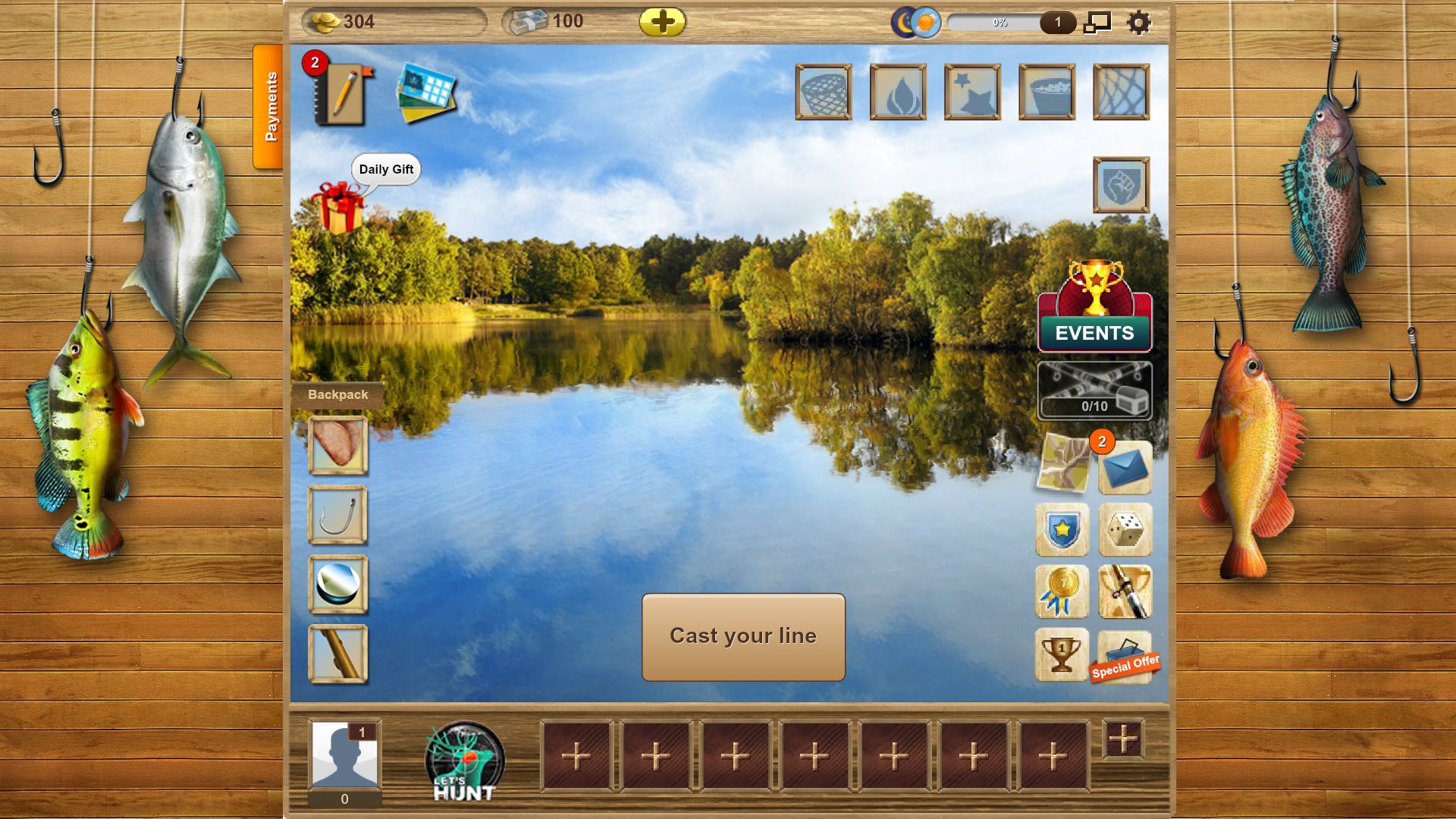The height and width of the screenshot is (819, 1456).
Task: Select the fire icon in the top row
Action: click(897, 93)
